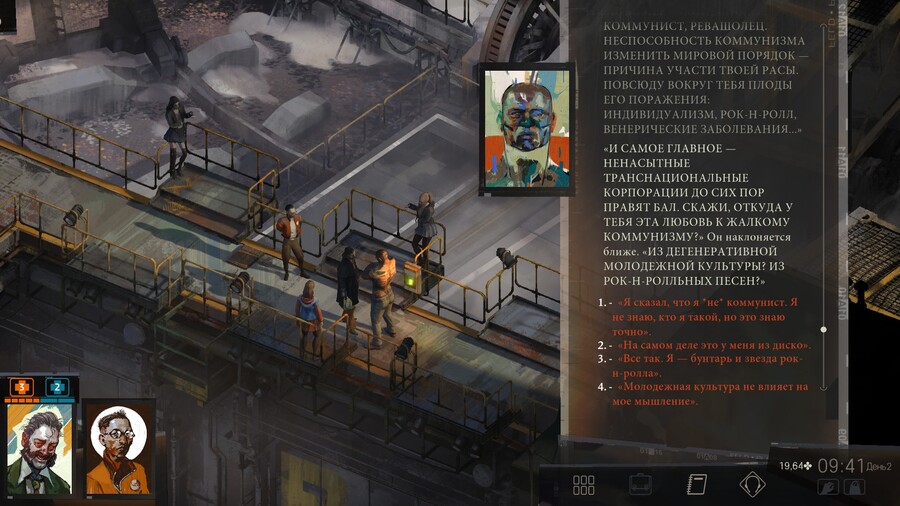
Task: Open the inventory briefcase icon
Action: (x=640, y=485)
